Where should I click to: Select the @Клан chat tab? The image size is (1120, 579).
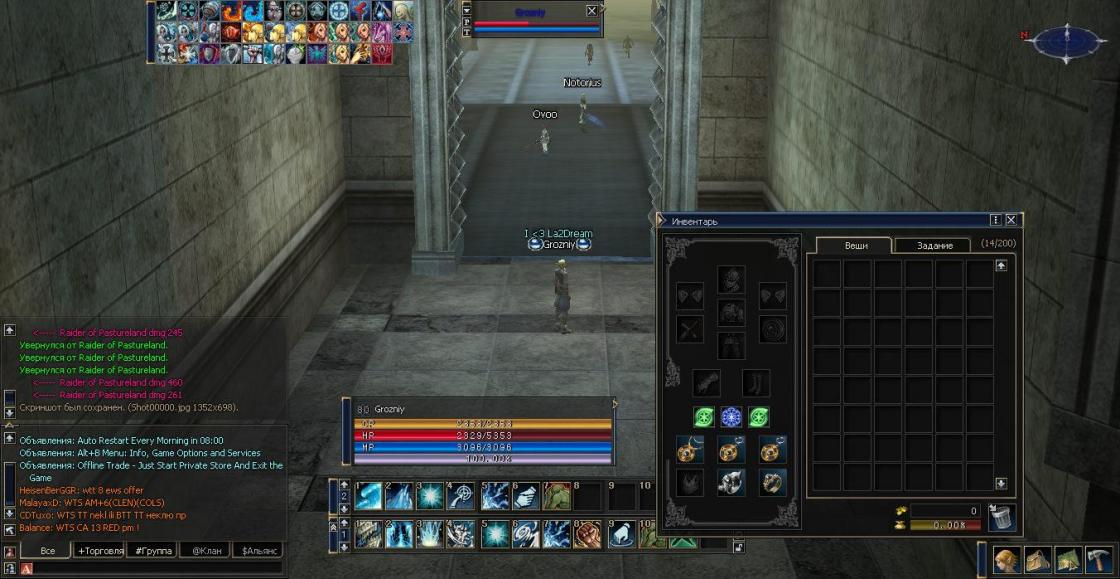point(206,551)
